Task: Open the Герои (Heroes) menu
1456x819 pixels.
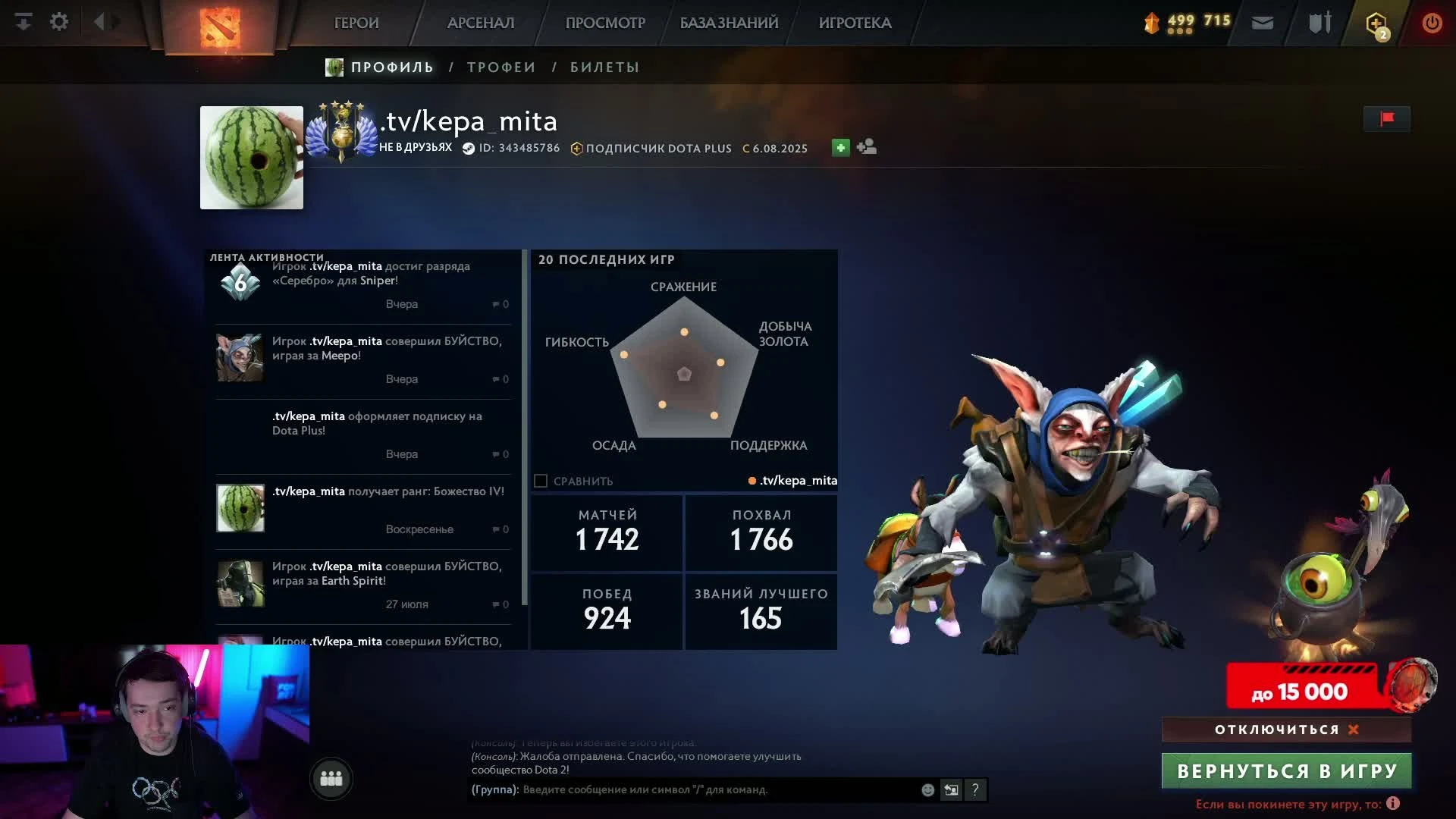Action: [356, 23]
